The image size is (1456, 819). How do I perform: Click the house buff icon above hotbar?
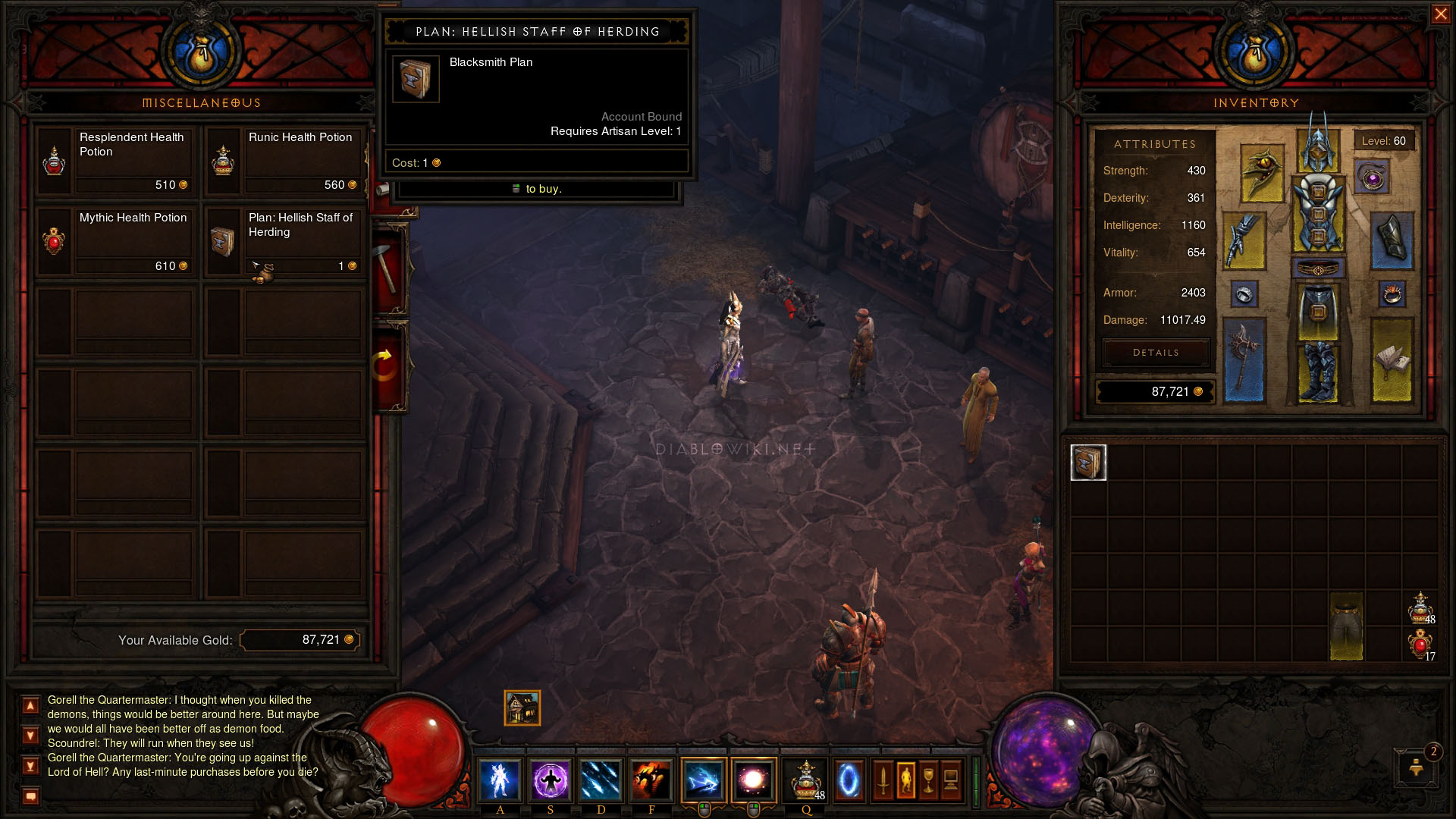[522, 708]
